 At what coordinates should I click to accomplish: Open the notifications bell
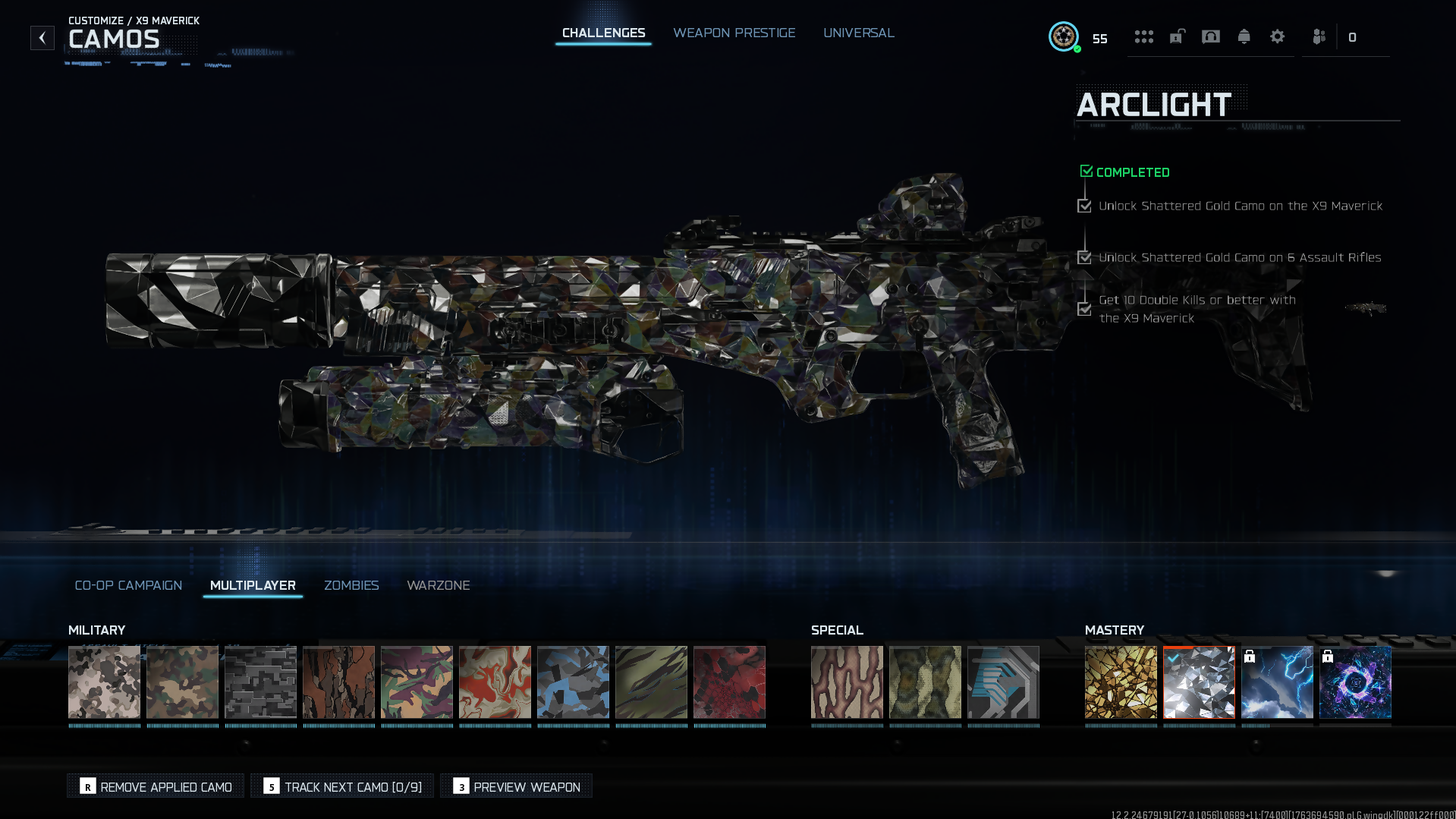1244,37
